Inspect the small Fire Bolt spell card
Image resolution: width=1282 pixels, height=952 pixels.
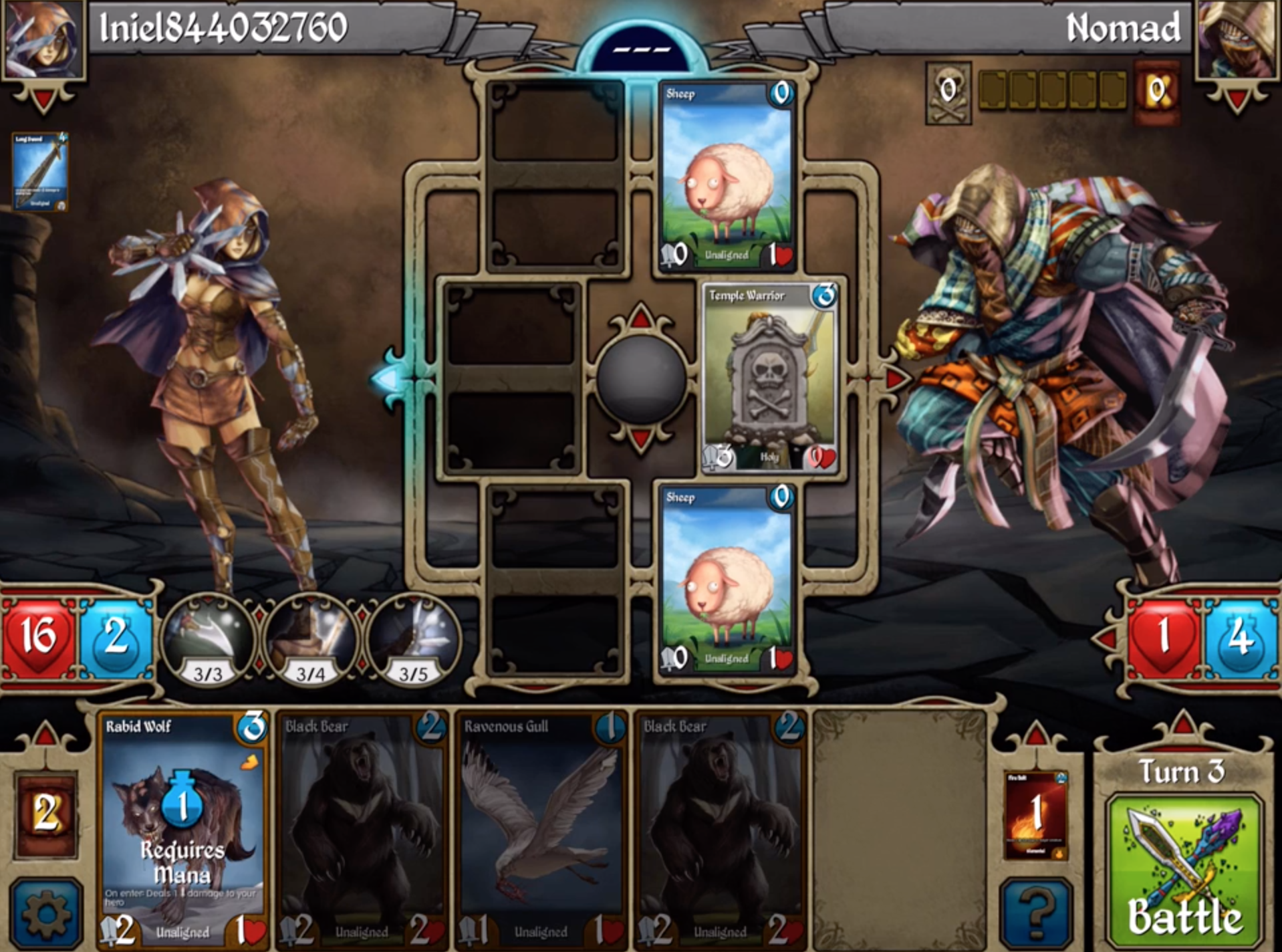(1035, 814)
